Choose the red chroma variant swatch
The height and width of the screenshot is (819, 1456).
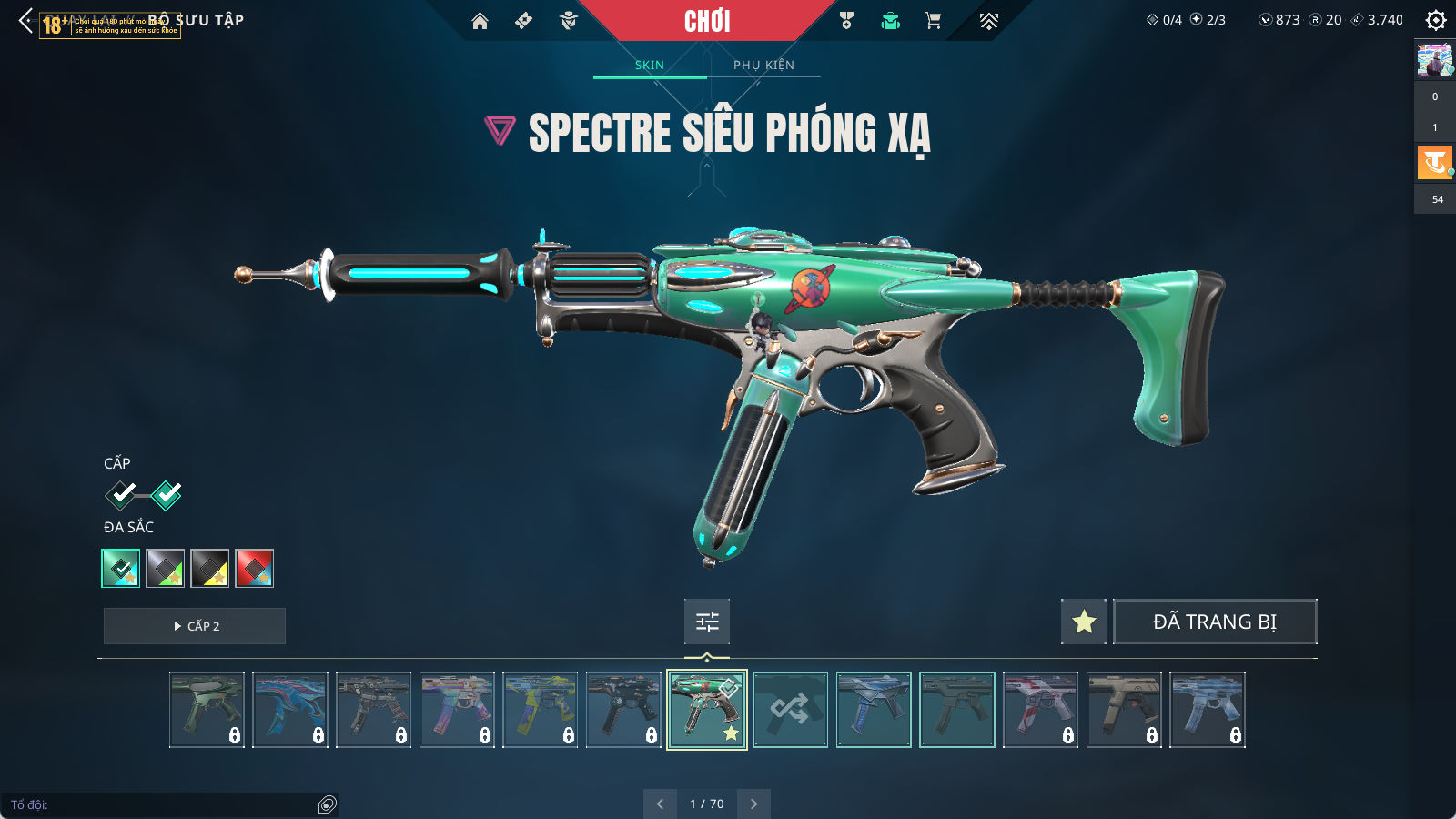pyautogui.click(x=254, y=569)
